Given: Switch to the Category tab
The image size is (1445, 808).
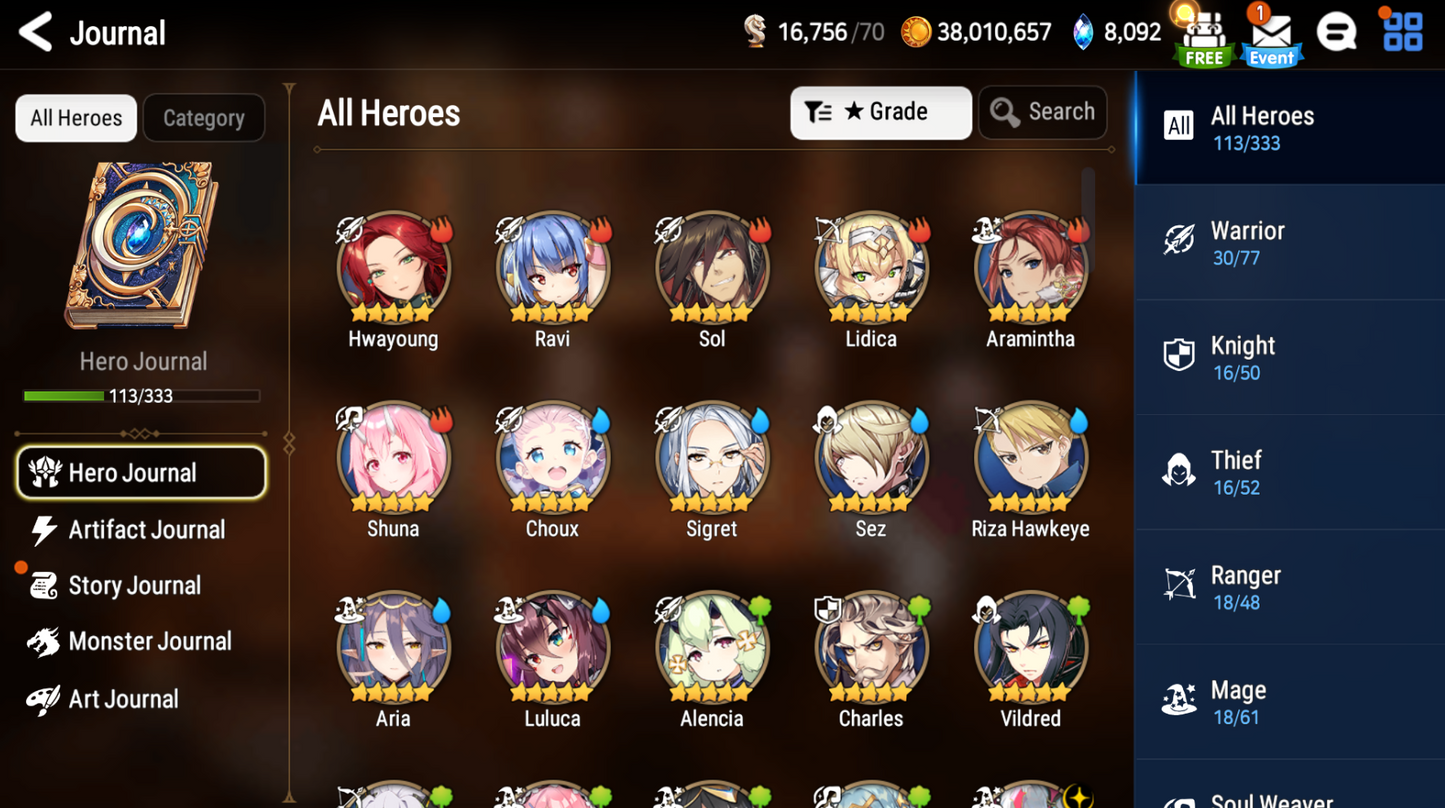Looking at the screenshot, I should point(203,117).
